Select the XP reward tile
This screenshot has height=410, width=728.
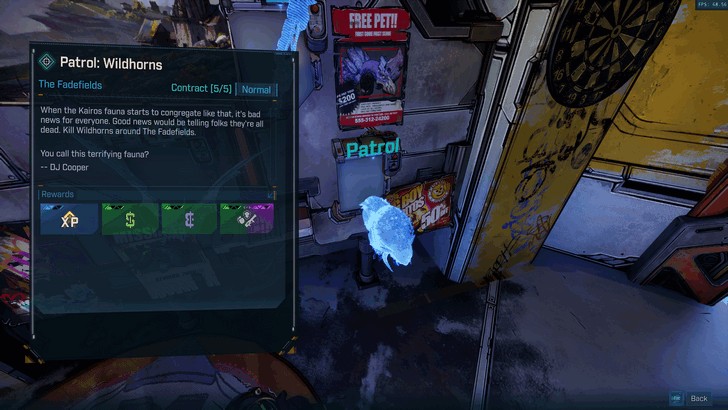69,219
